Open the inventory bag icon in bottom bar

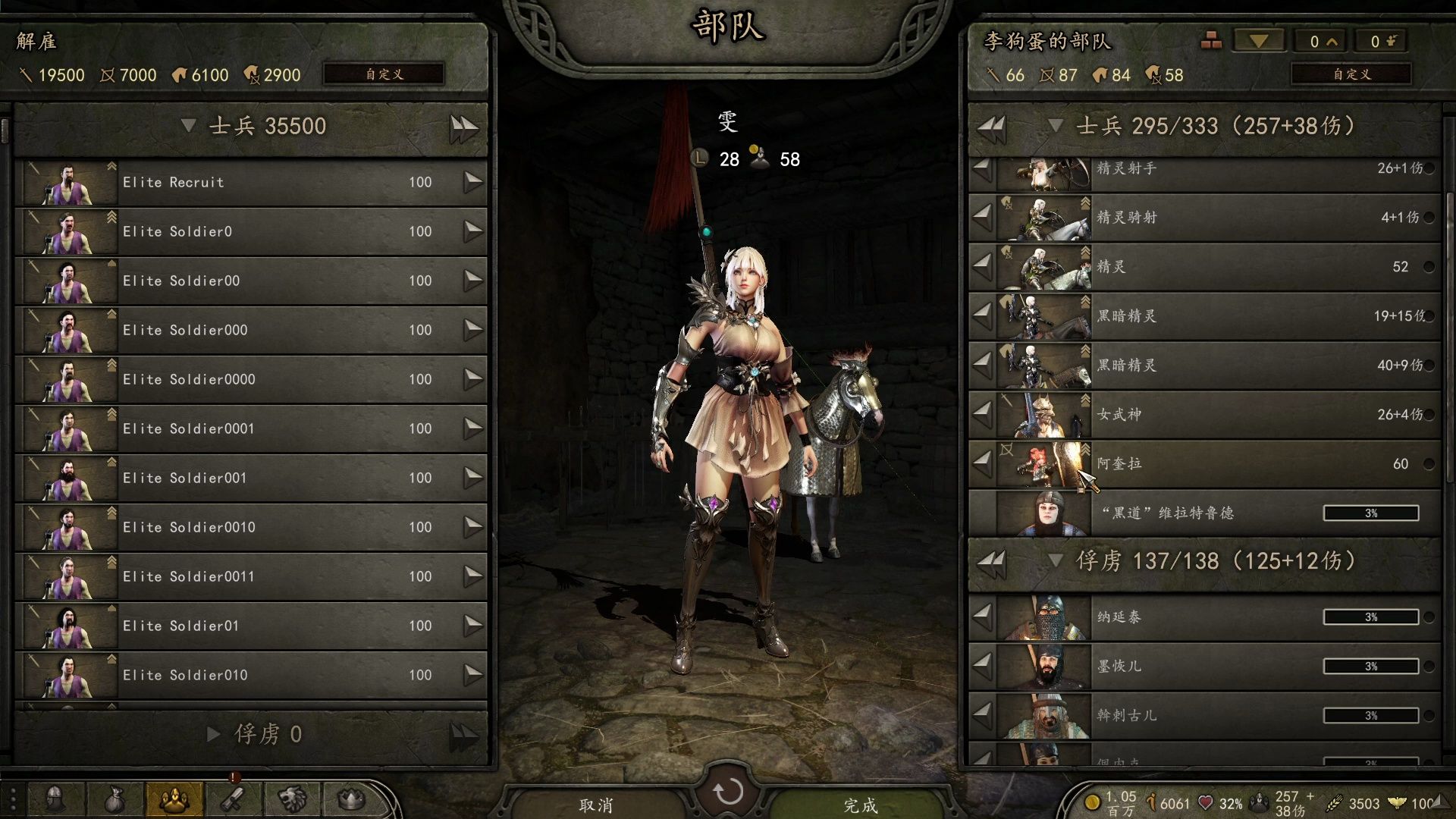[114, 799]
